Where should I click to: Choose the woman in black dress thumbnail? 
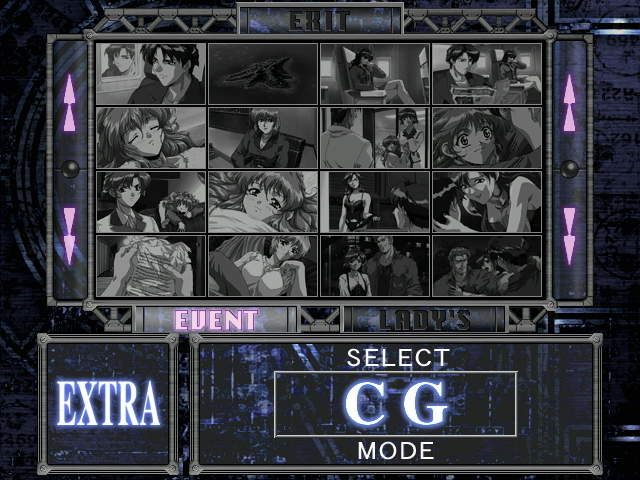pyautogui.click(x=375, y=202)
